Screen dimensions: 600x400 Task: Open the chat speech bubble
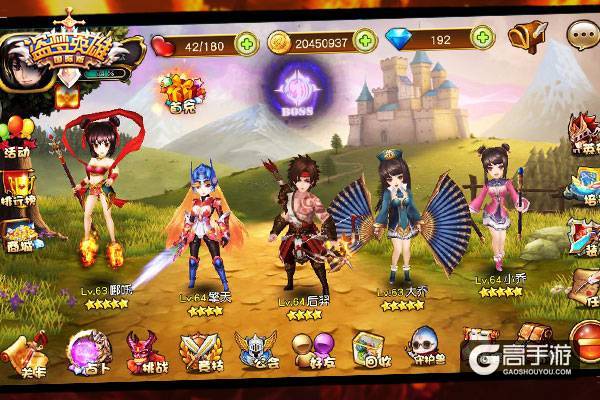(581, 35)
